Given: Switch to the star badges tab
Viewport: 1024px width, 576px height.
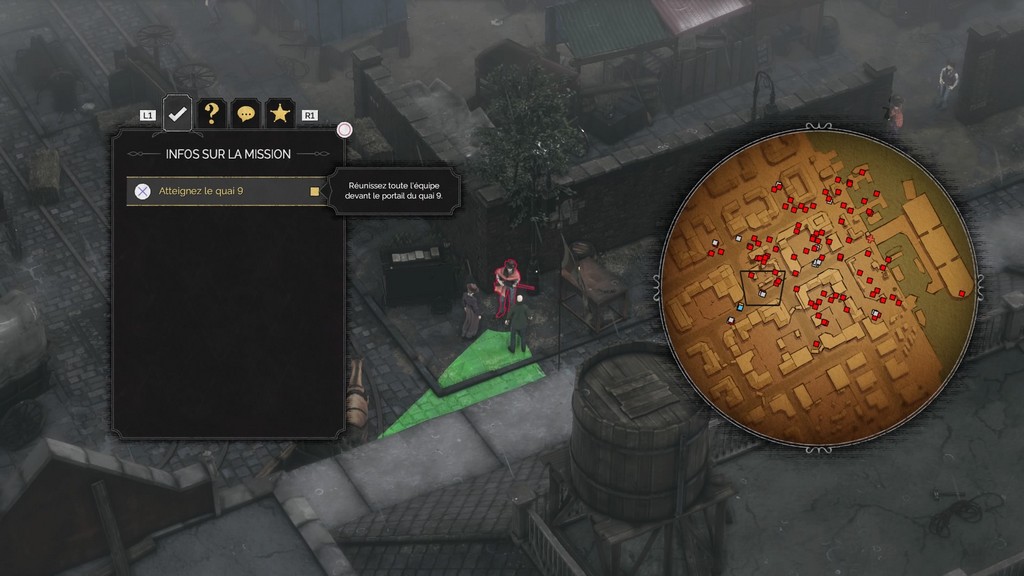Looking at the screenshot, I should coord(280,114).
